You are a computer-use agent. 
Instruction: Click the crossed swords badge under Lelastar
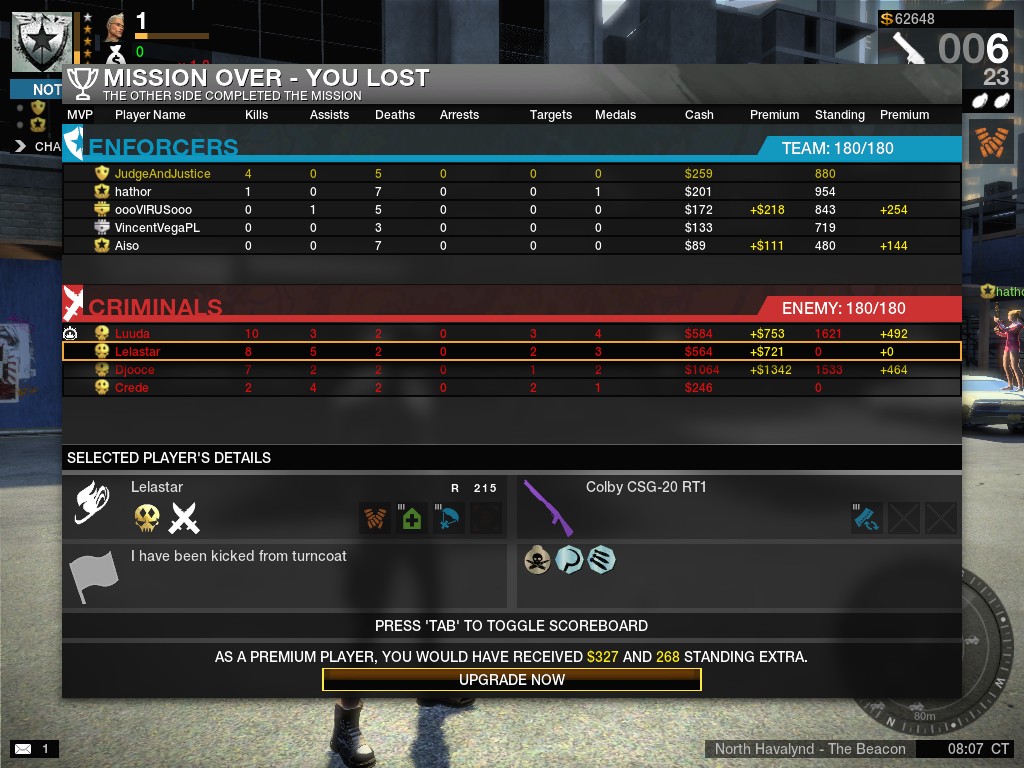184,518
